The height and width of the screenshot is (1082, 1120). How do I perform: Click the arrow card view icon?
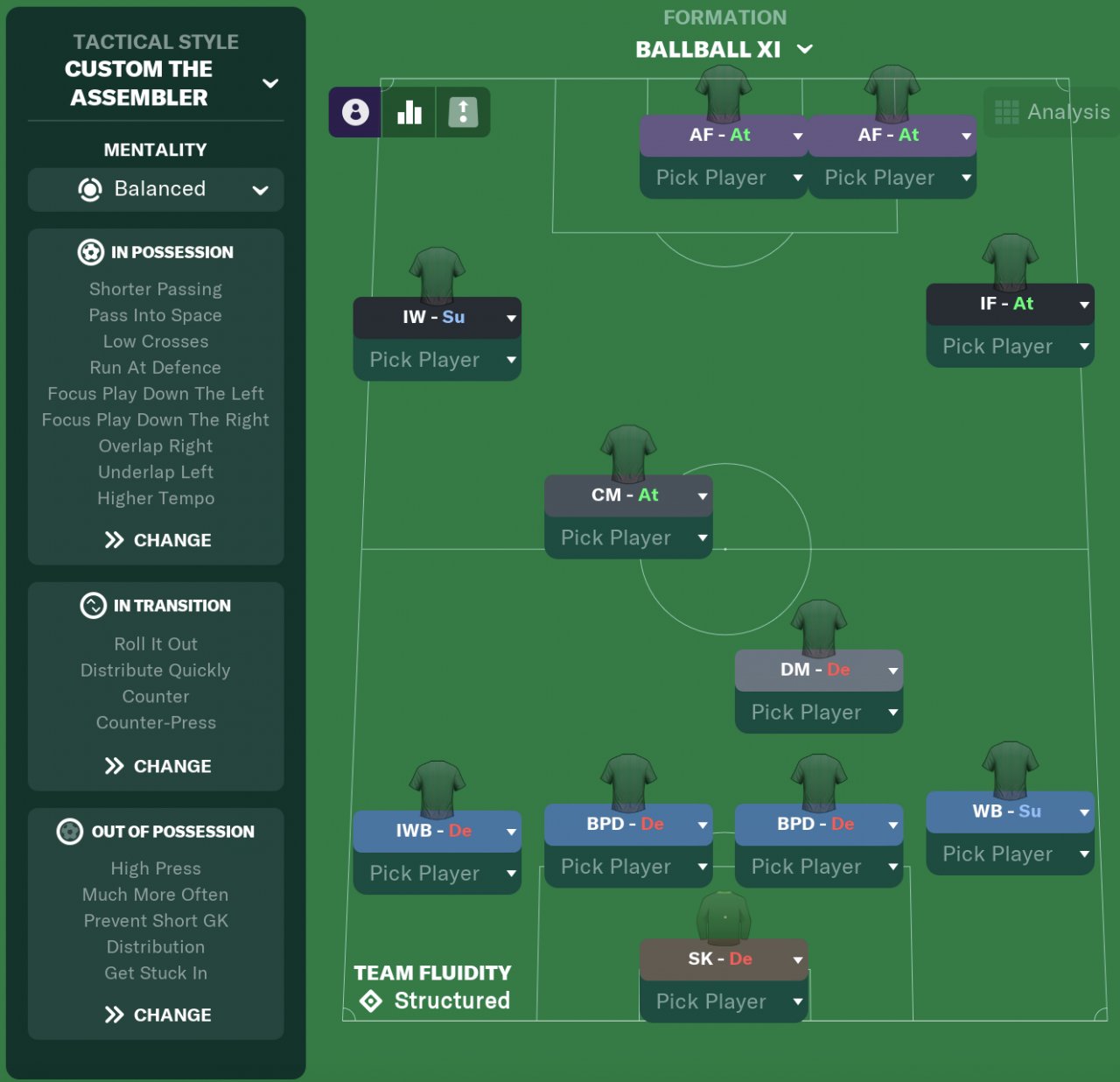463,112
